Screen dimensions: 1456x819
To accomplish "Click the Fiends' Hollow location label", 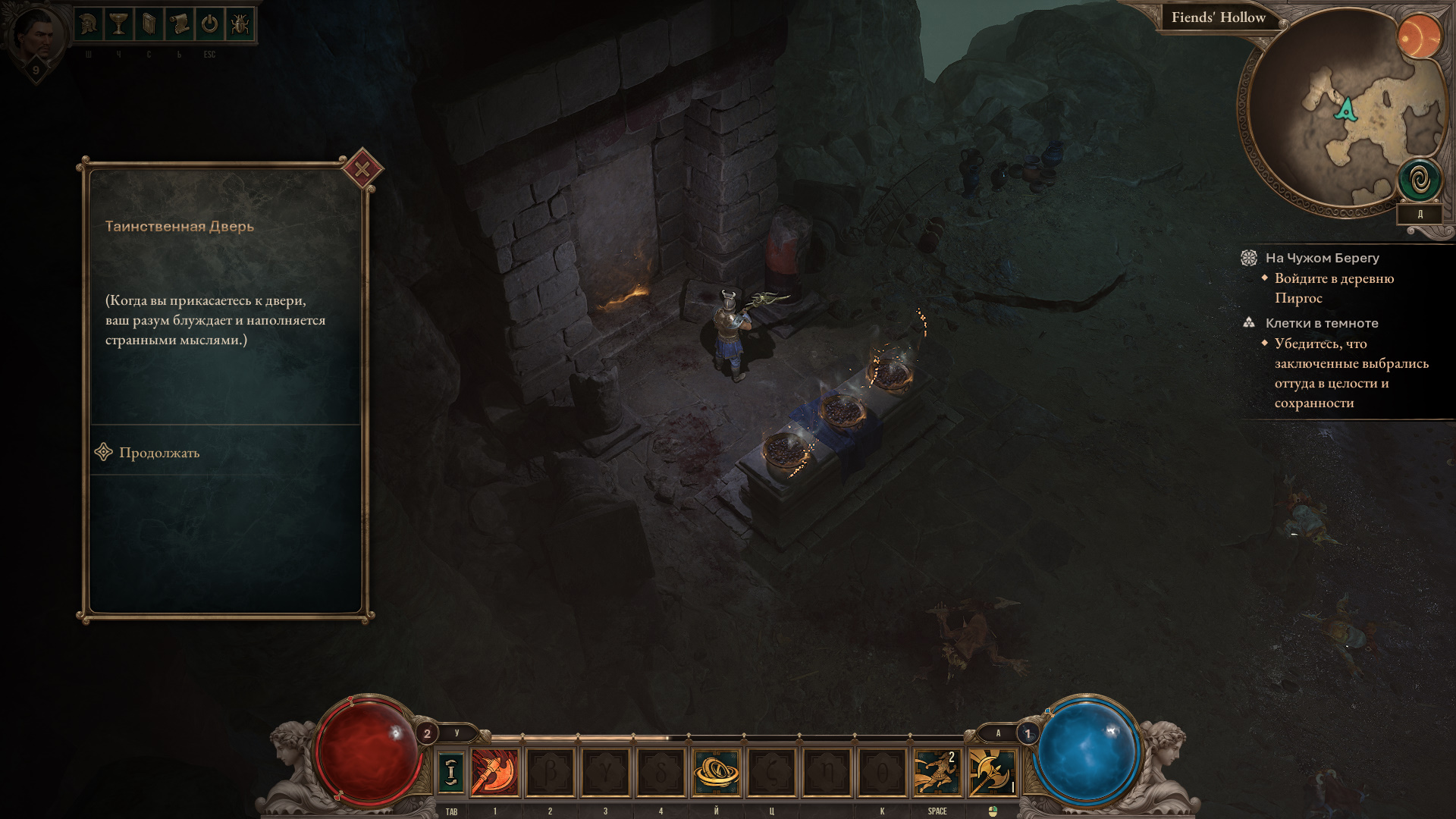I will (1218, 18).
